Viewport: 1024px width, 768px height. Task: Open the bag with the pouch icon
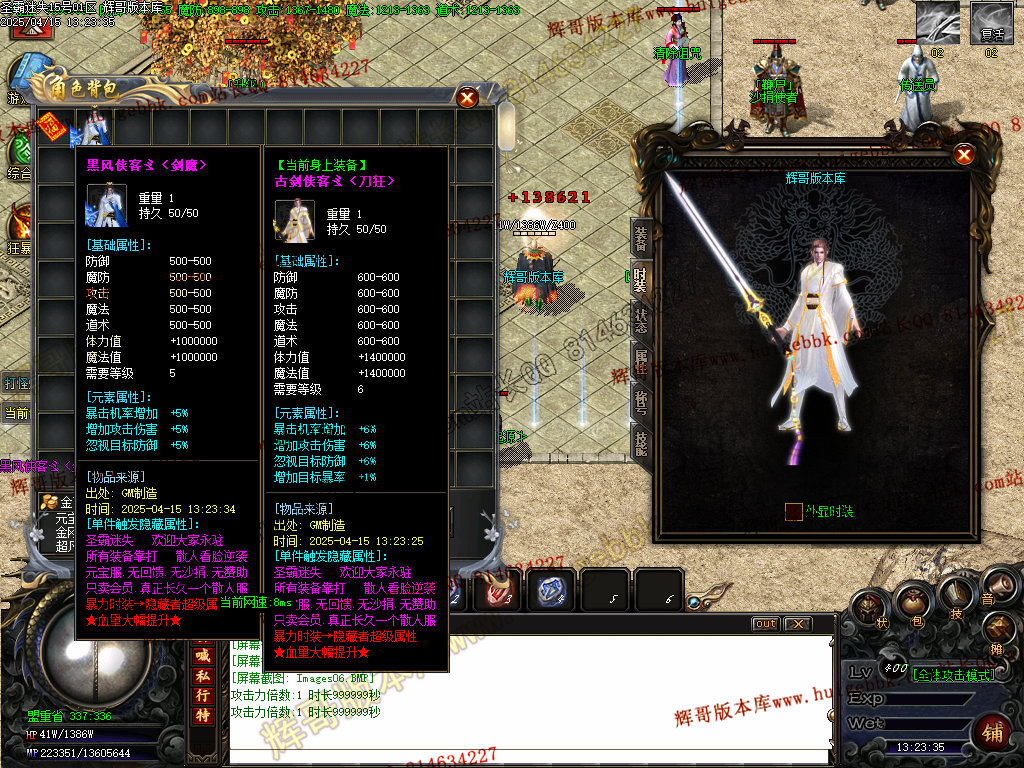[x=912, y=601]
